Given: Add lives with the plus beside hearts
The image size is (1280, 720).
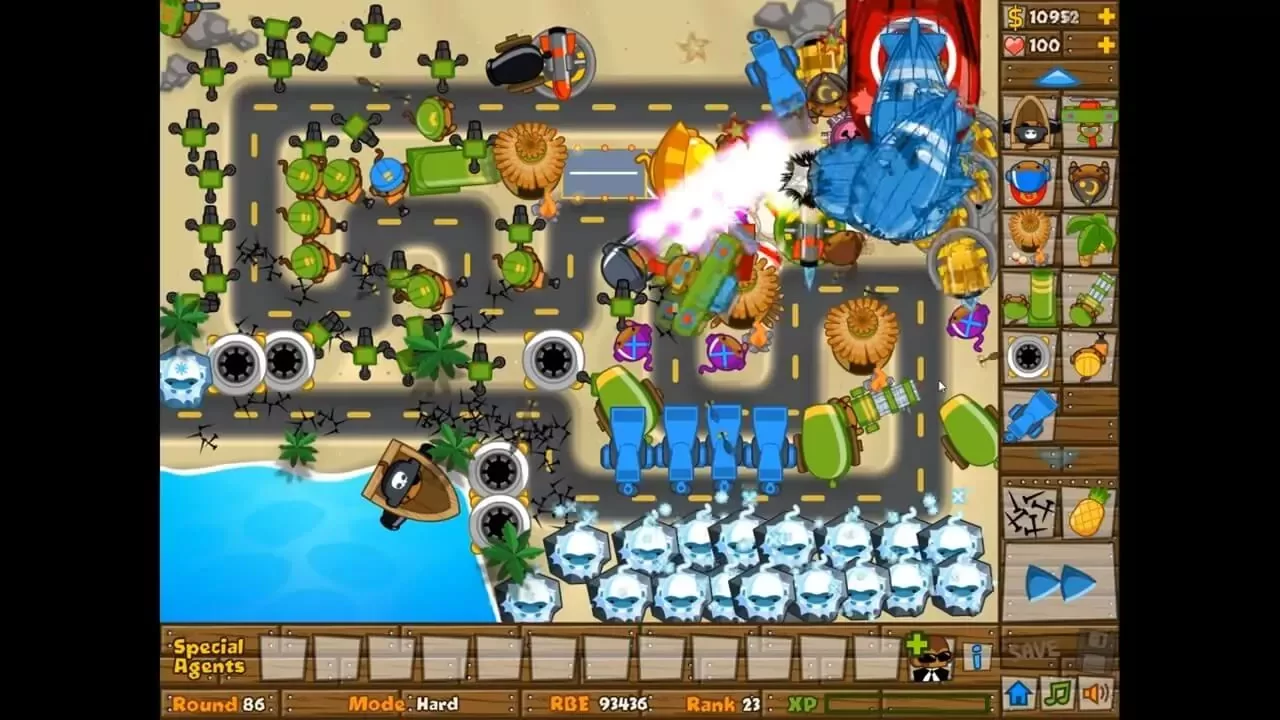Looking at the screenshot, I should tap(1105, 45).
